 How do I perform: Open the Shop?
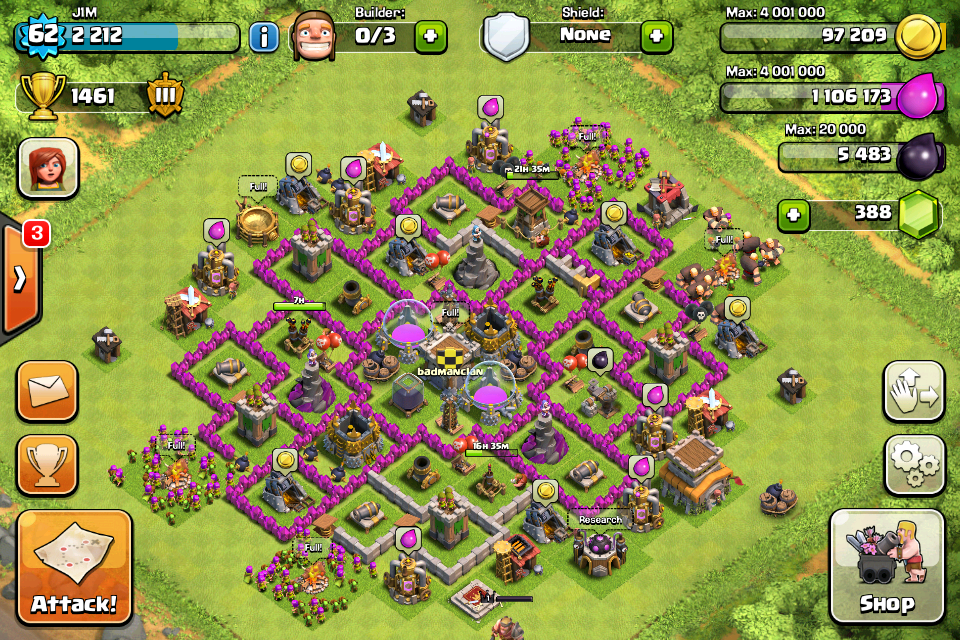886,566
